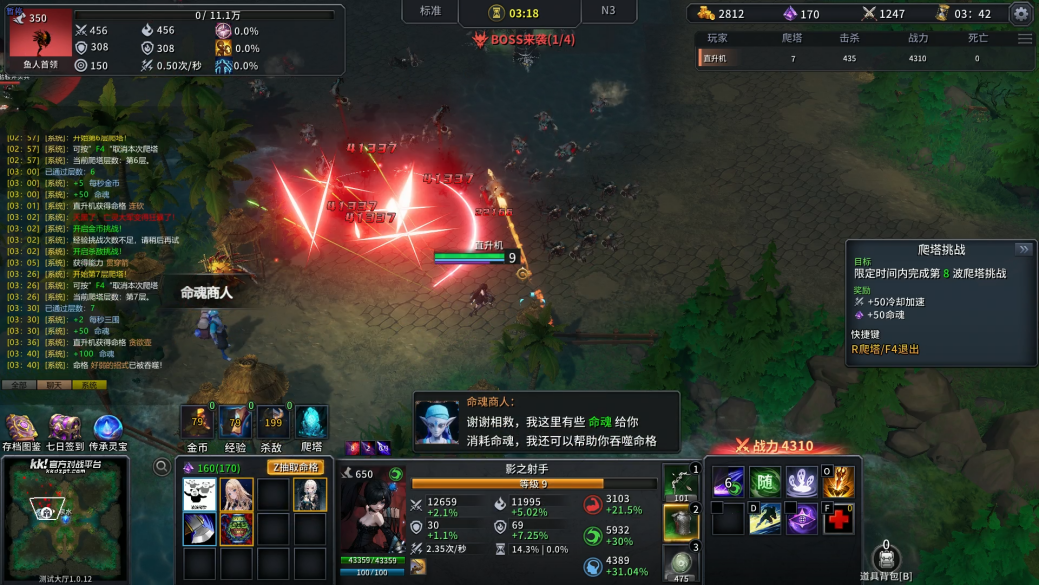
Task: Click the magnifying glass search button
Action: tap(161, 466)
